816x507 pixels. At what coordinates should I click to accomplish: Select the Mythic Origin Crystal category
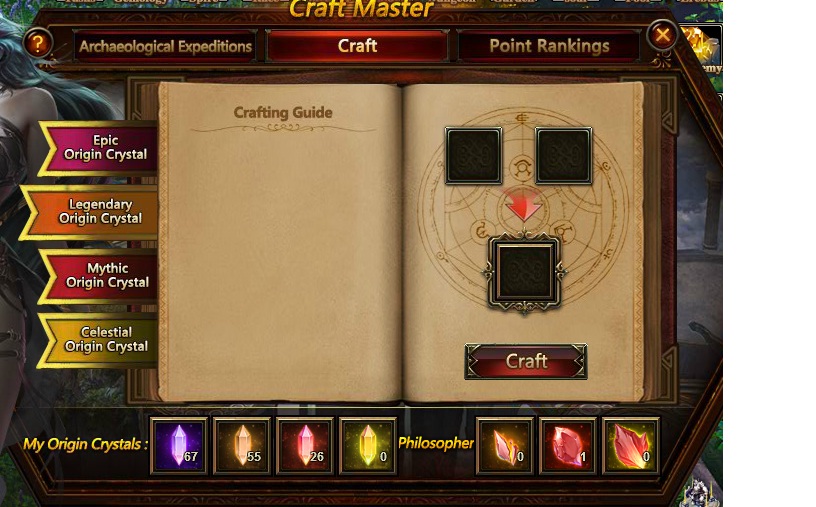[105, 275]
